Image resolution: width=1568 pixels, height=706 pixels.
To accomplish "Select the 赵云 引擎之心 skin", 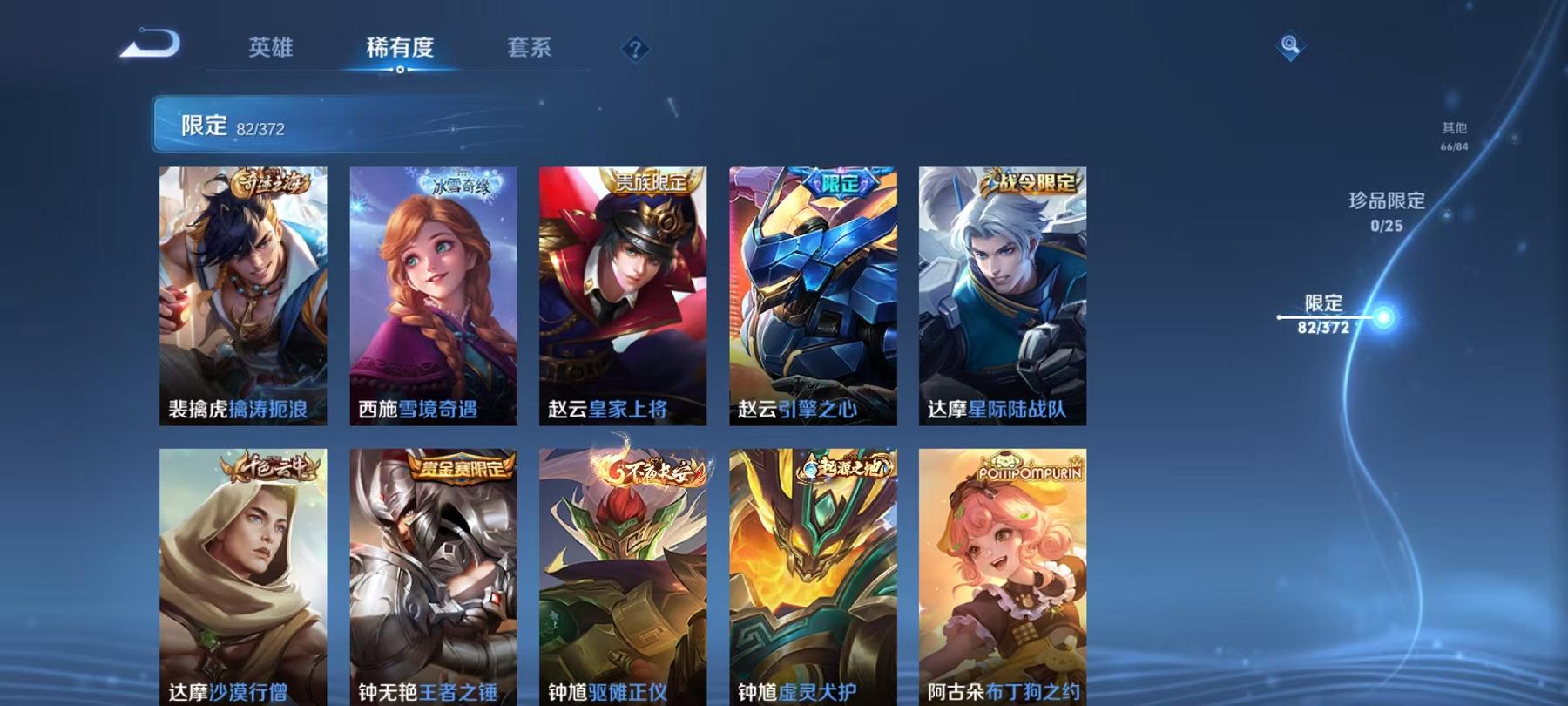I will pyautogui.click(x=814, y=296).
